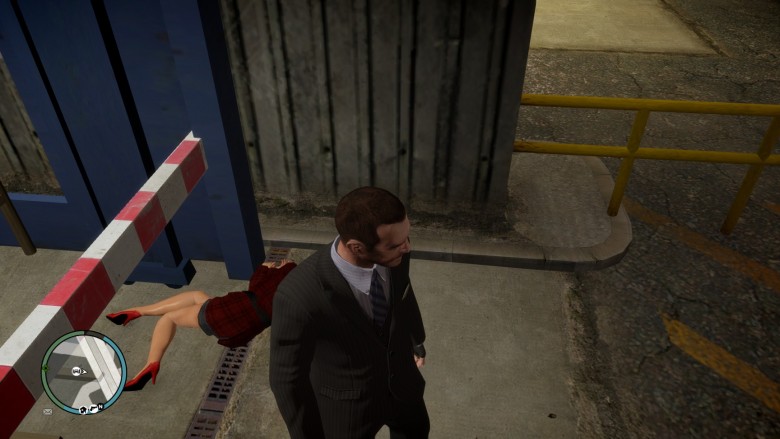Click the circular radar minimap
This screenshot has height=439, width=780.
pyautogui.click(x=84, y=373)
